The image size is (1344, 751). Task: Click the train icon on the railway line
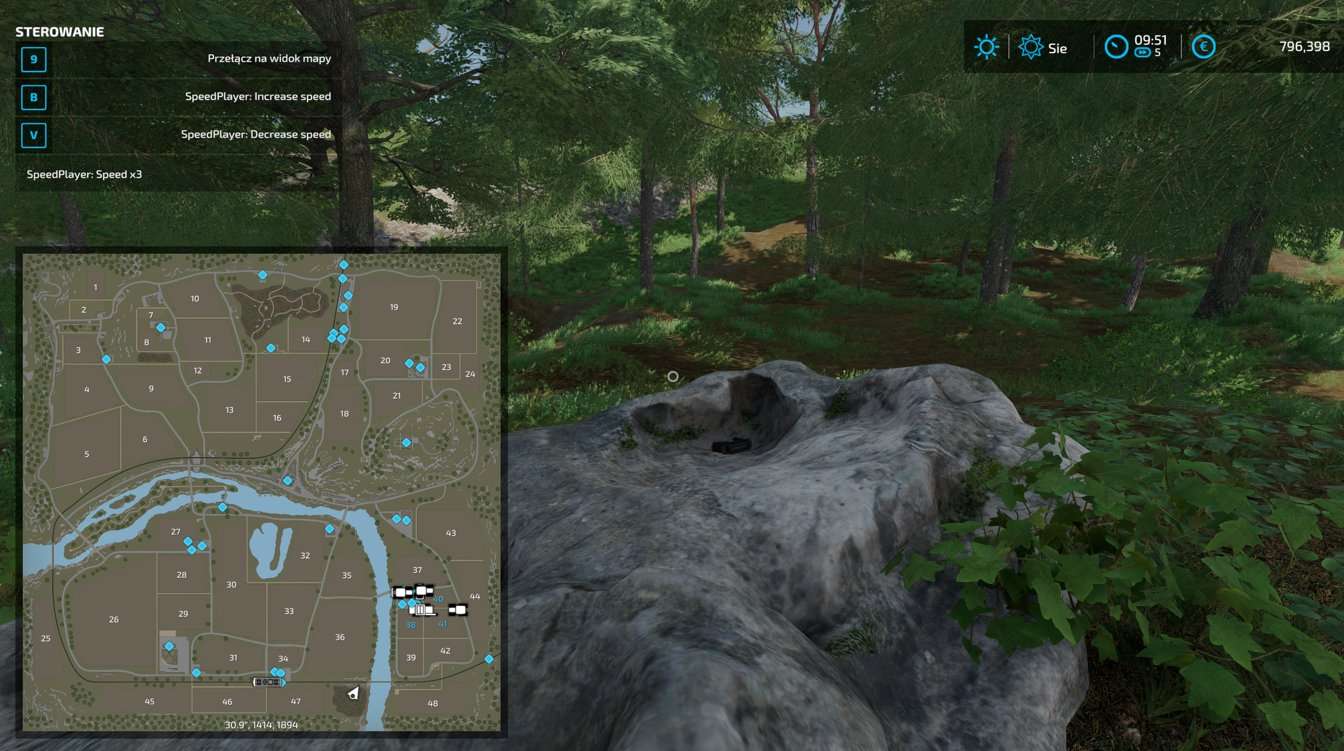click(268, 681)
